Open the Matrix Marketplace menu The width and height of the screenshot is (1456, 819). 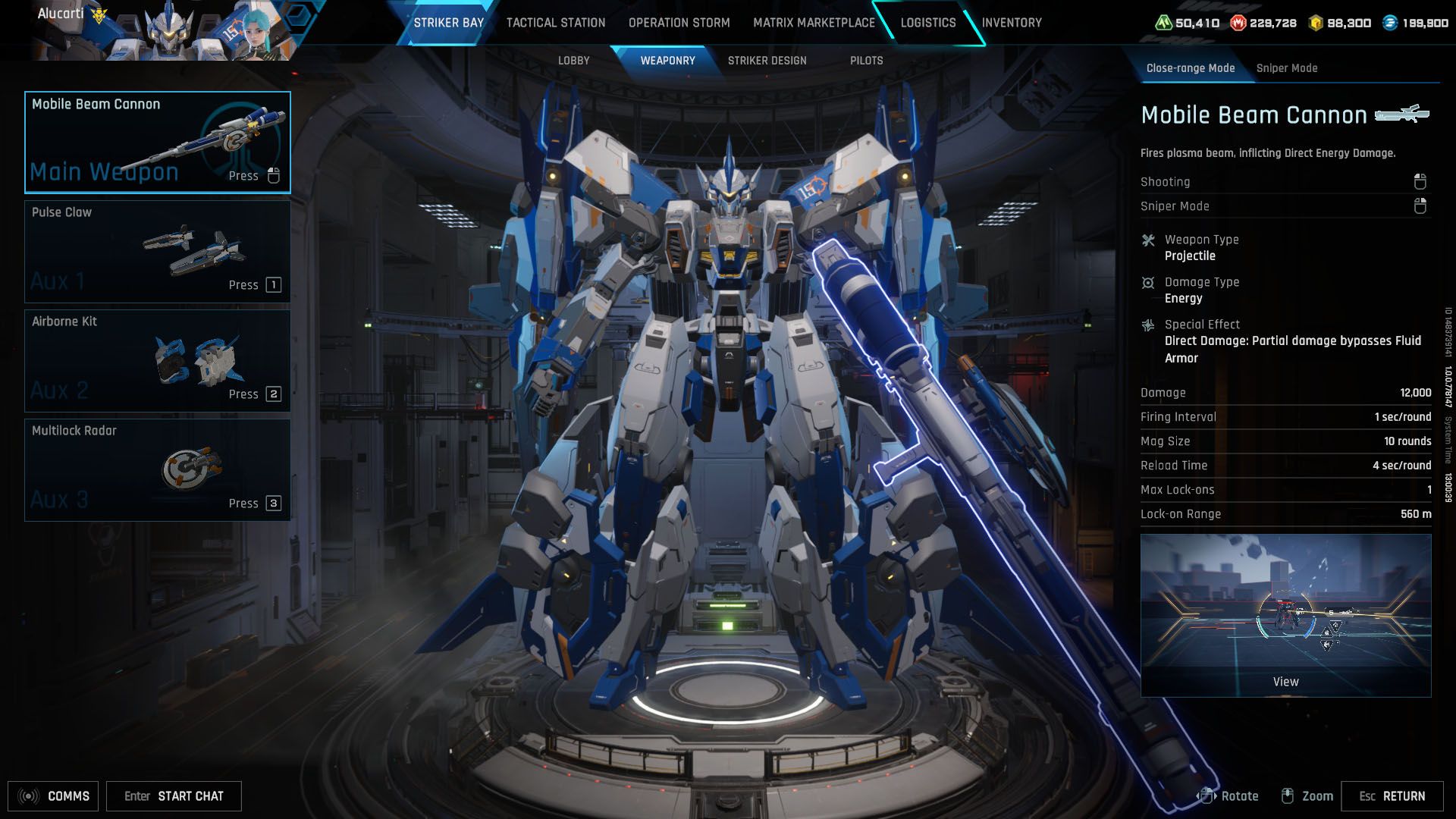pyautogui.click(x=813, y=23)
